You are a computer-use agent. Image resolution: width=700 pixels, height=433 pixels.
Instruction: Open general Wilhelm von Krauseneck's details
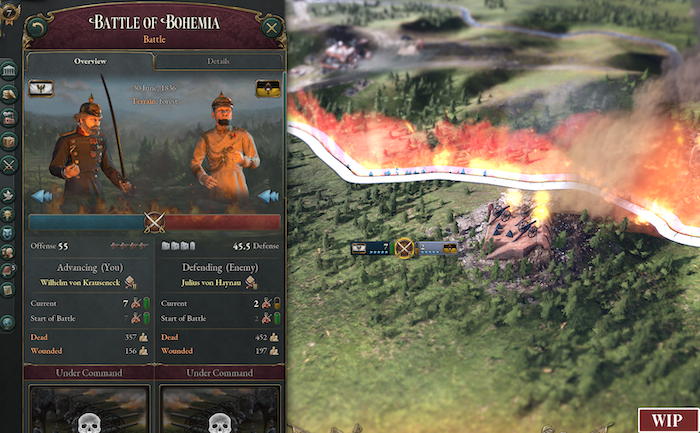click(x=86, y=283)
